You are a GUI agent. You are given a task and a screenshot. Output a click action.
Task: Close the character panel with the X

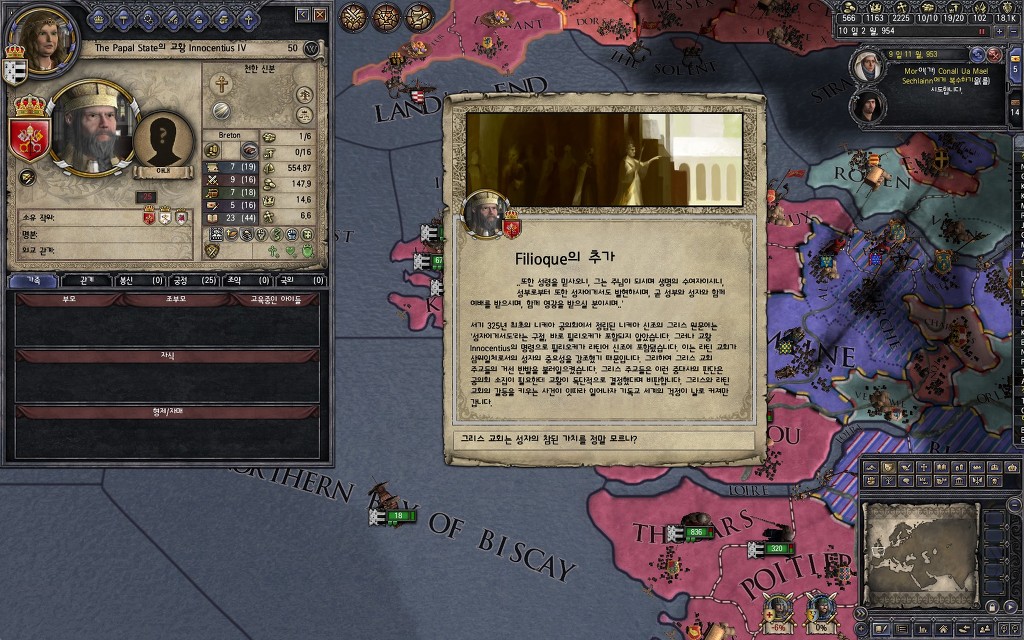coord(320,15)
